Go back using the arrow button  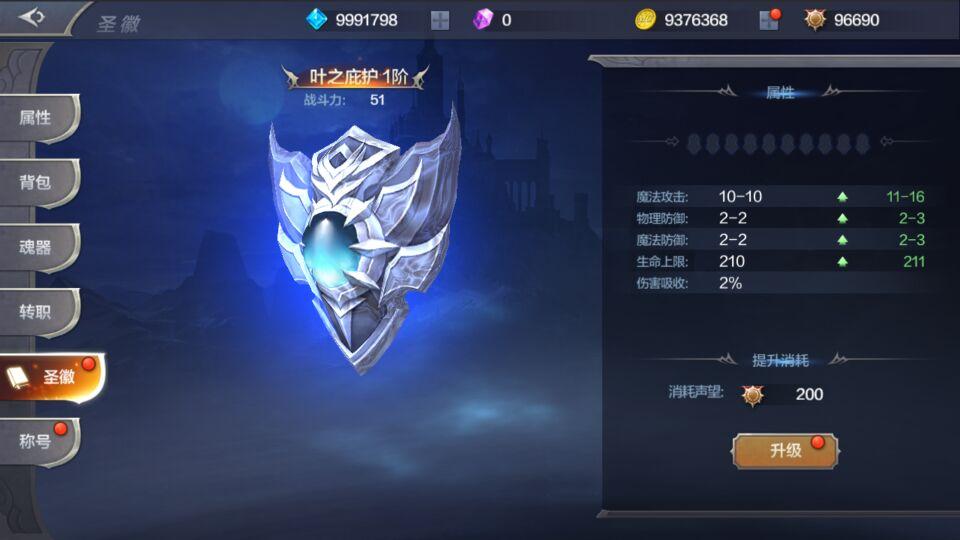point(32,18)
